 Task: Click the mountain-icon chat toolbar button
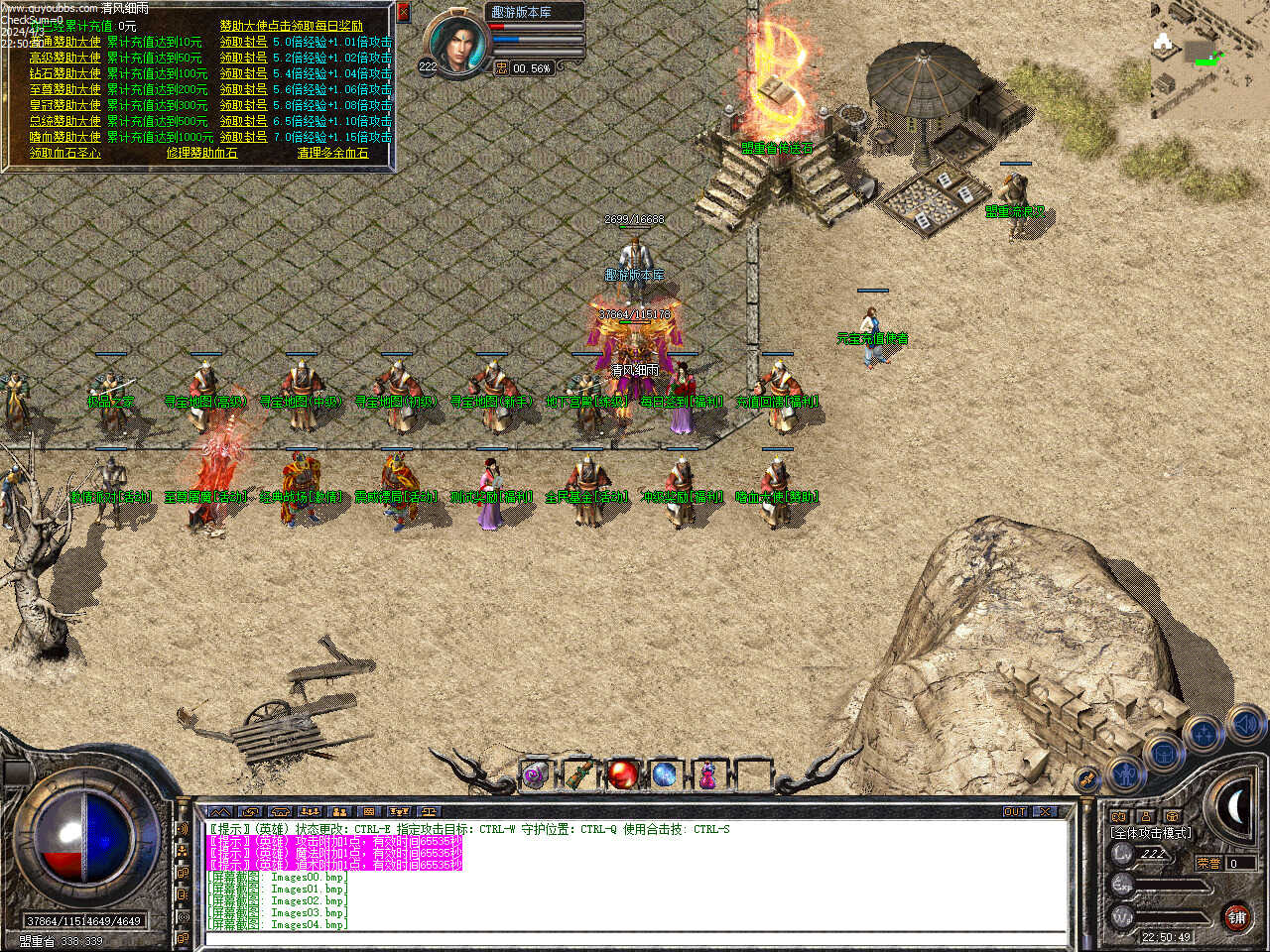[219, 811]
